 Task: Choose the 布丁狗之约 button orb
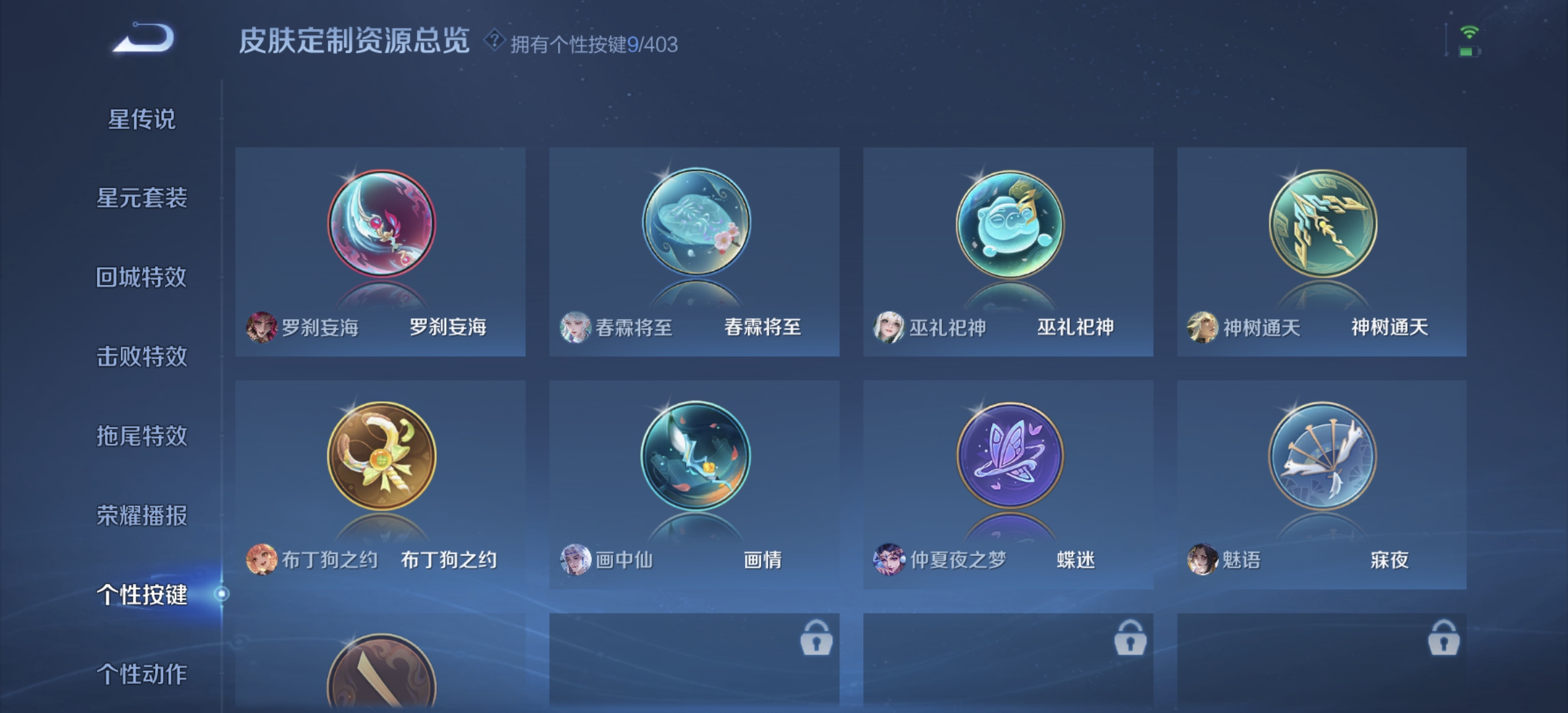(380, 456)
